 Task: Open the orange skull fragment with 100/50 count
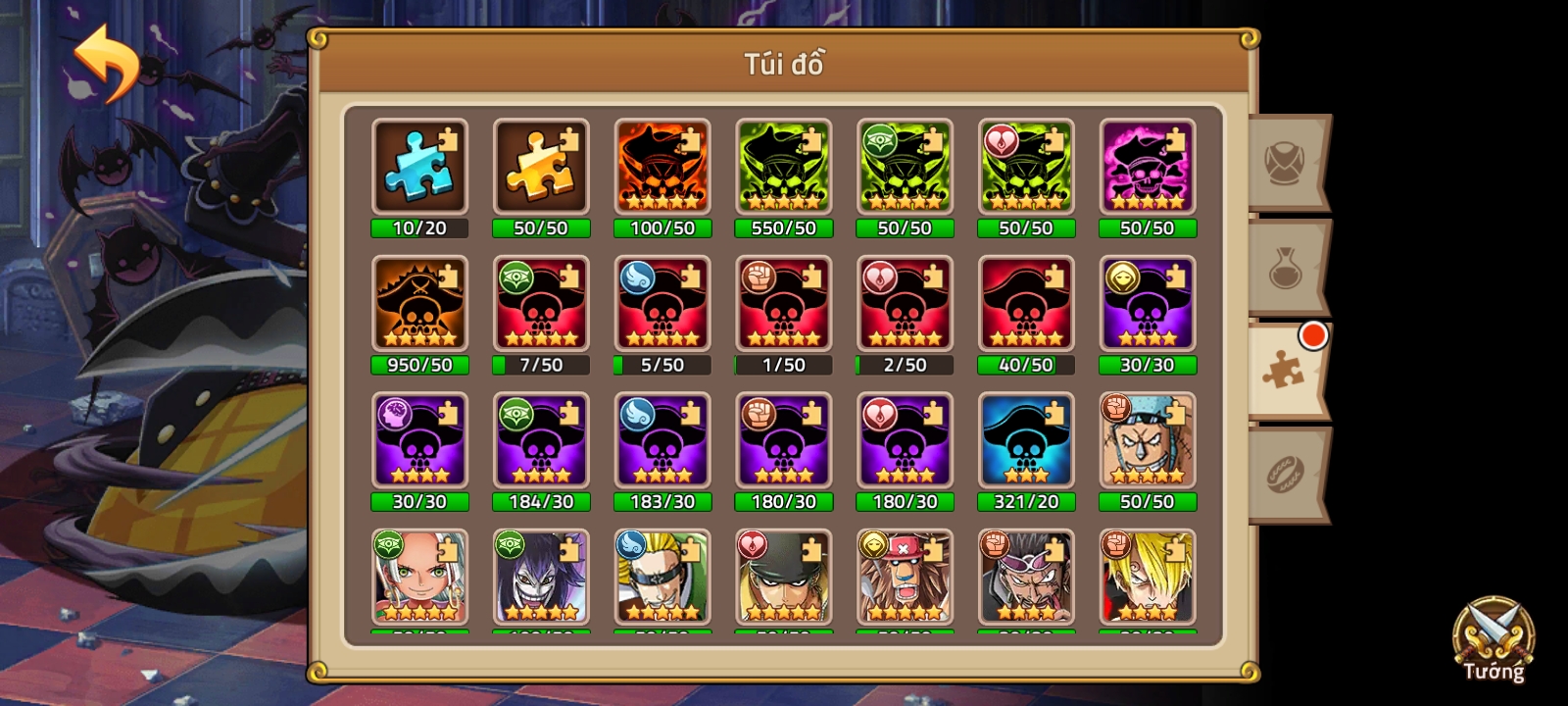pyautogui.click(x=662, y=167)
